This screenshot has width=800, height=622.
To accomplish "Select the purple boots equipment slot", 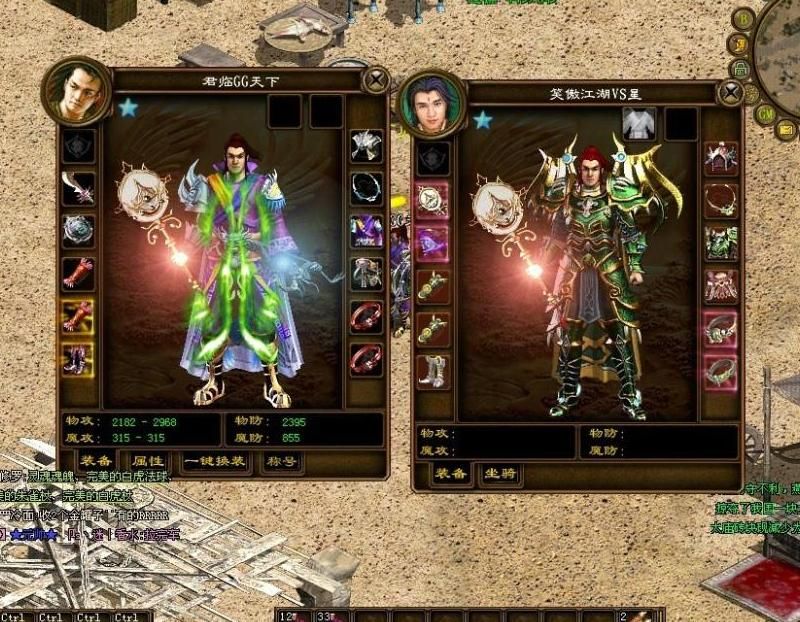I will (x=78, y=359).
